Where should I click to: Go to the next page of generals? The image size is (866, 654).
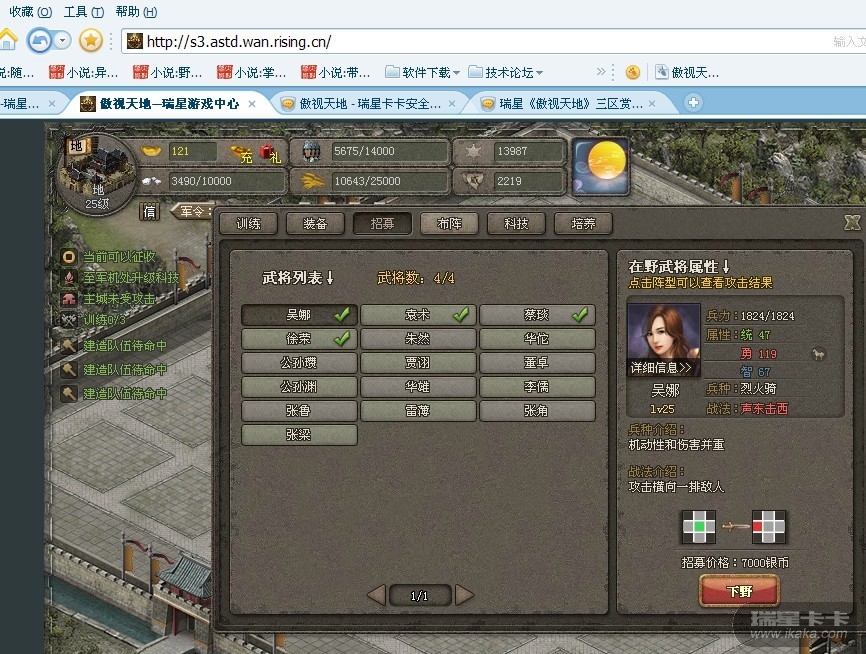coord(464,596)
